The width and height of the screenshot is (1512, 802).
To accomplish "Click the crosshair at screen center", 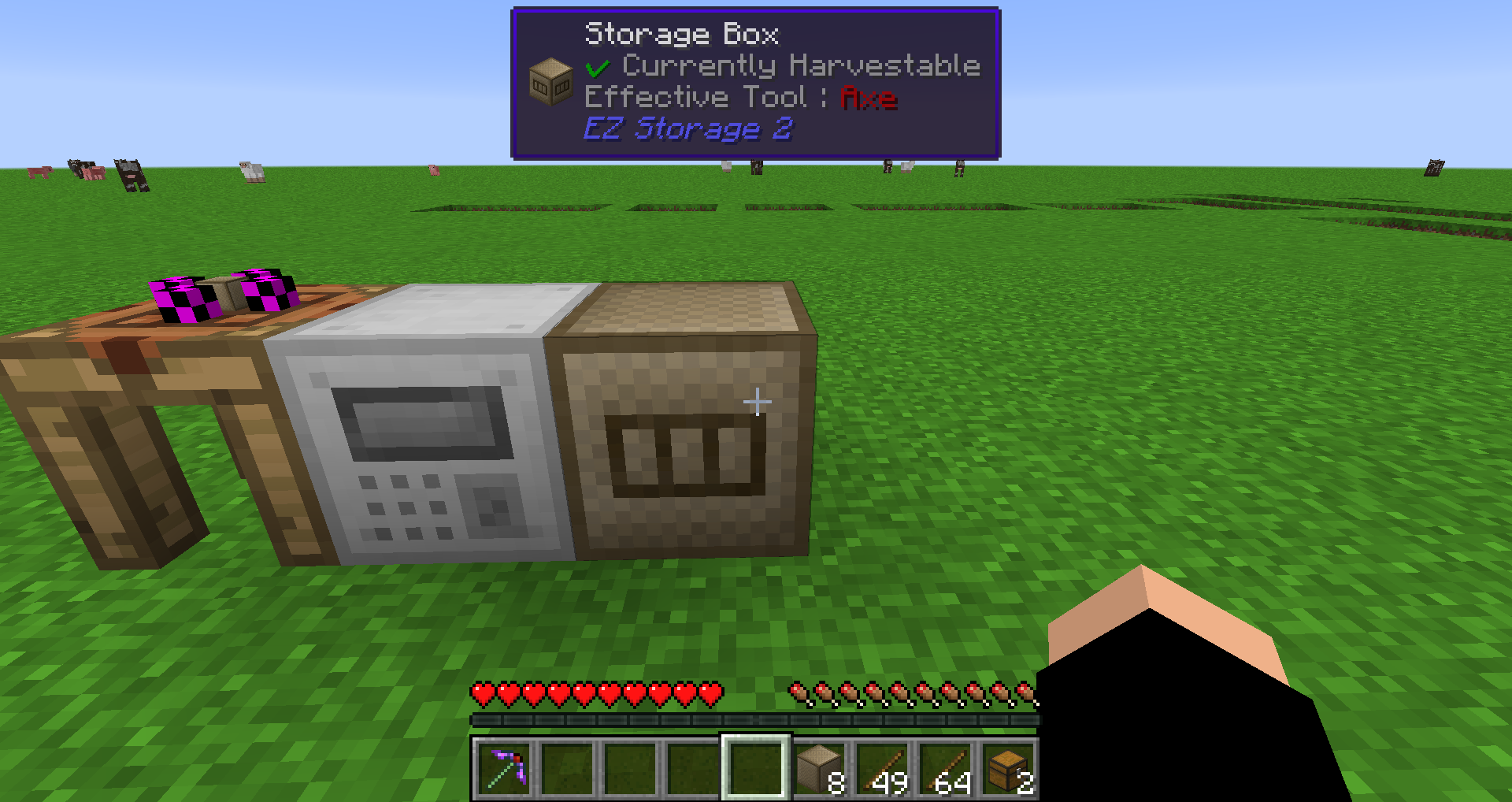I will (x=756, y=401).
